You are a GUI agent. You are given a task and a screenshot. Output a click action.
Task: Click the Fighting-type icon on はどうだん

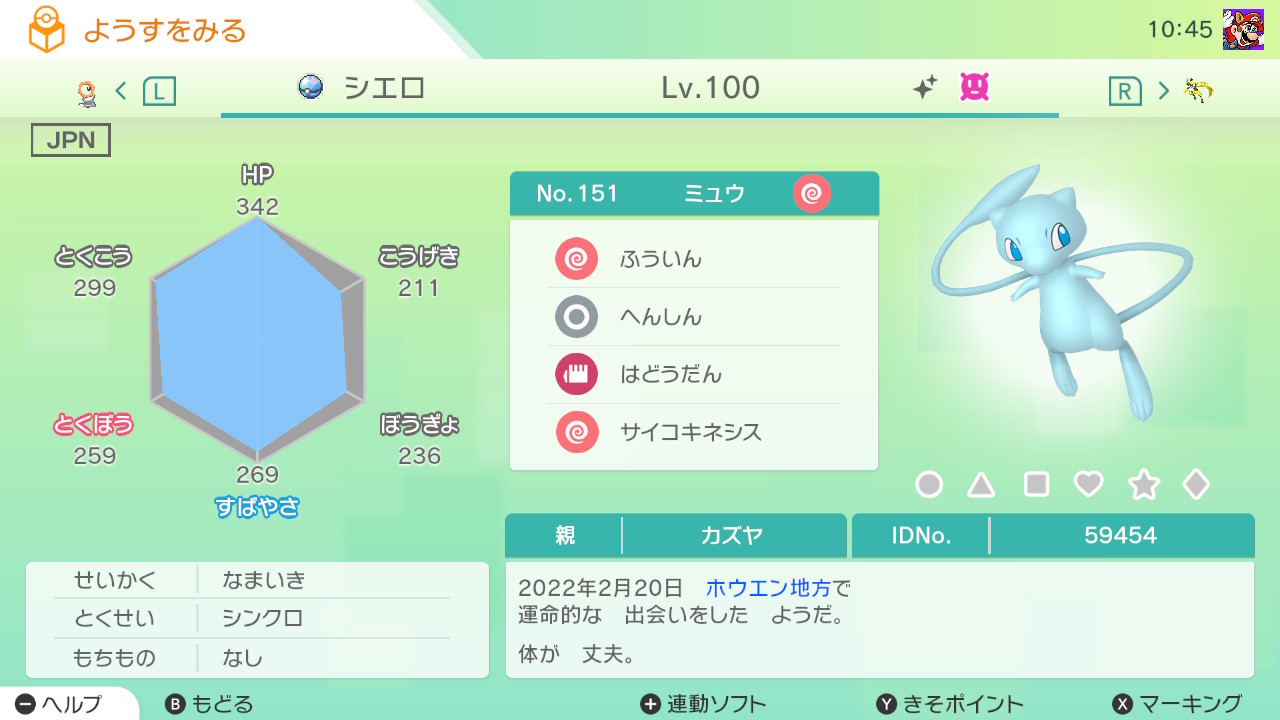pyautogui.click(x=576, y=374)
